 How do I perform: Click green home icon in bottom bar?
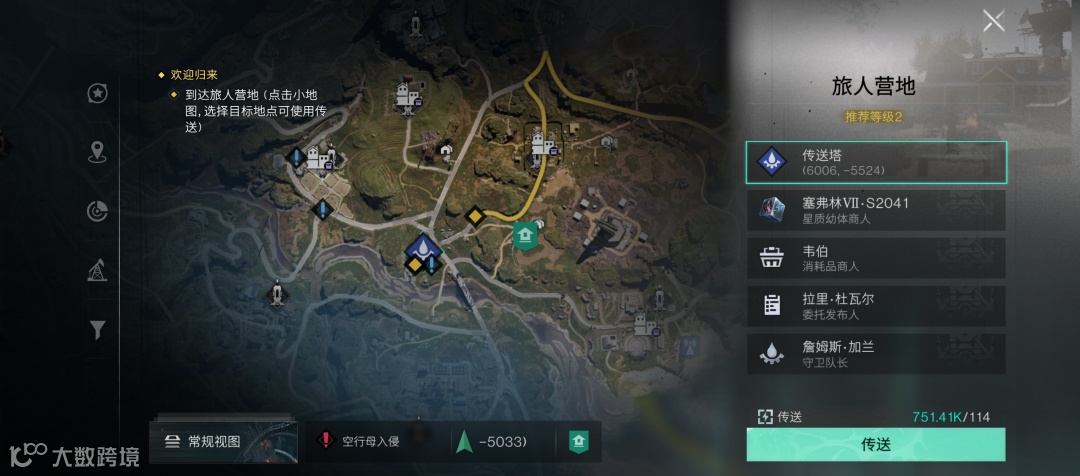[x=578, y=441]
